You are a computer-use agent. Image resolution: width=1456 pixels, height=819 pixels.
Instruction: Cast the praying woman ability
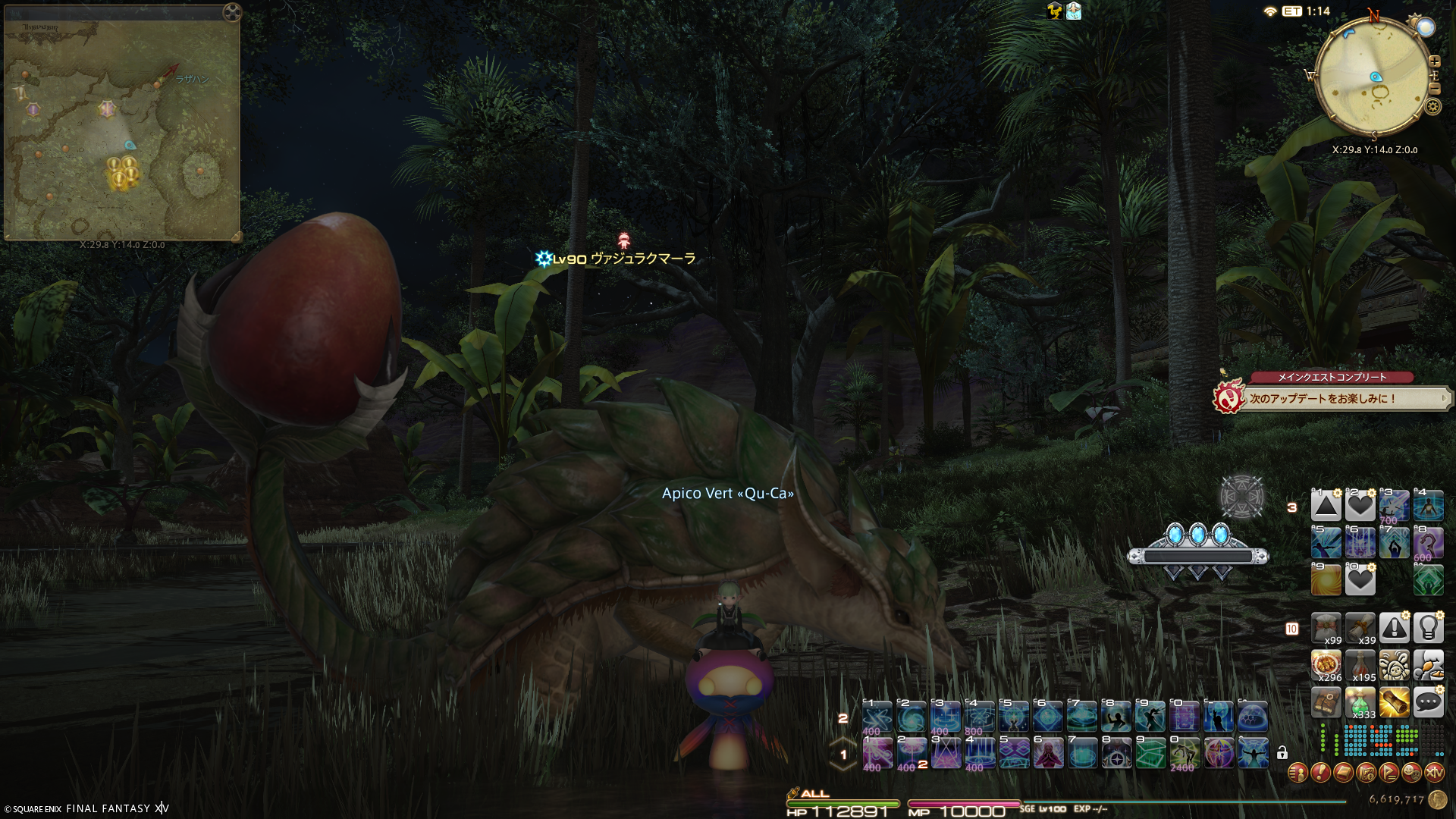tap(1047, 754)
